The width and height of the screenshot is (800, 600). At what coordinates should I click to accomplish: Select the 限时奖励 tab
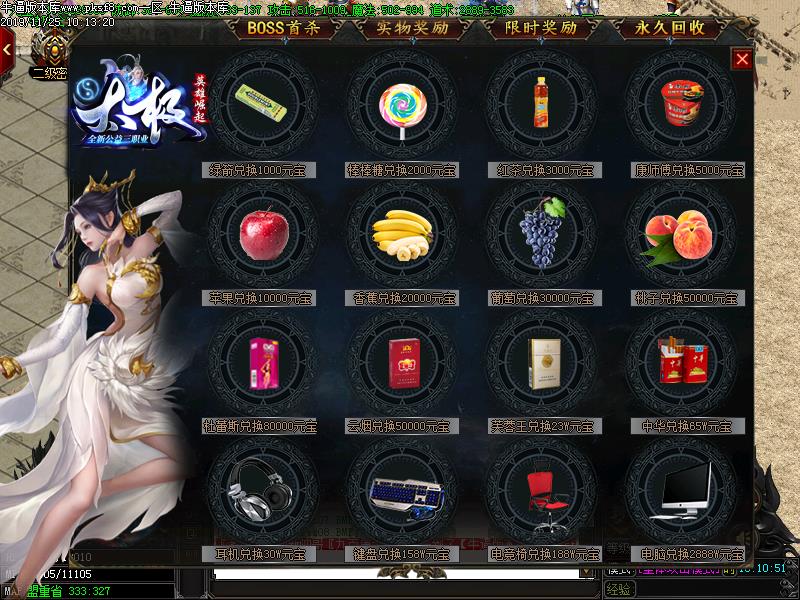(541, 28)
